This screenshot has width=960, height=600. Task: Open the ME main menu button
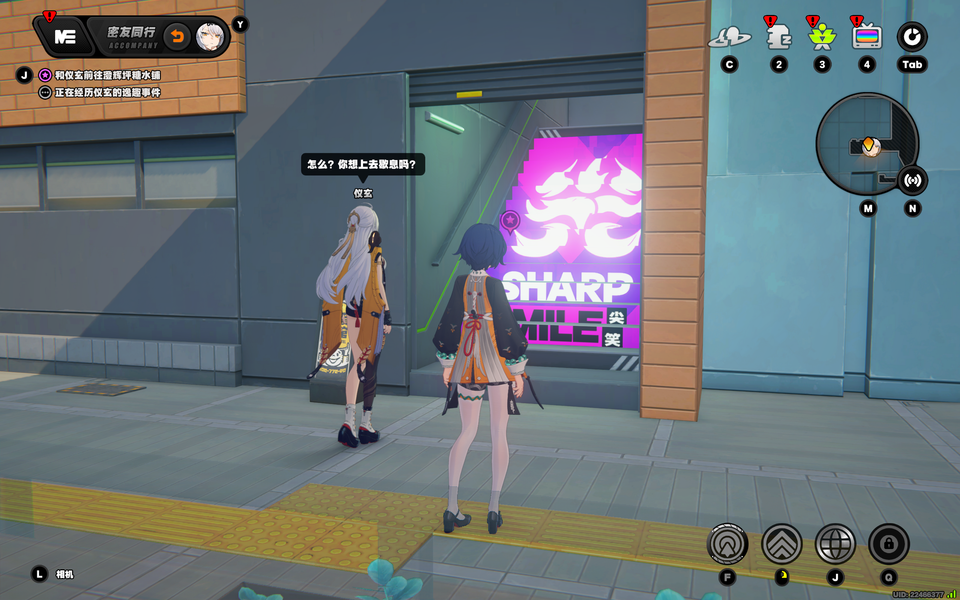point(66,37)
